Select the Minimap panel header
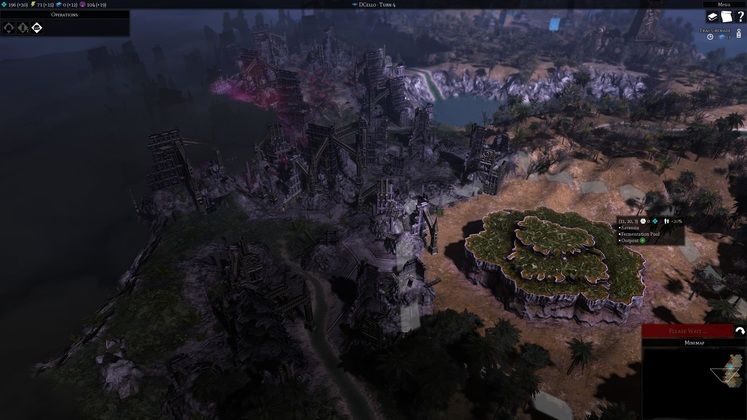This screenshot has width=747, height=420. [x=694, y=342]
